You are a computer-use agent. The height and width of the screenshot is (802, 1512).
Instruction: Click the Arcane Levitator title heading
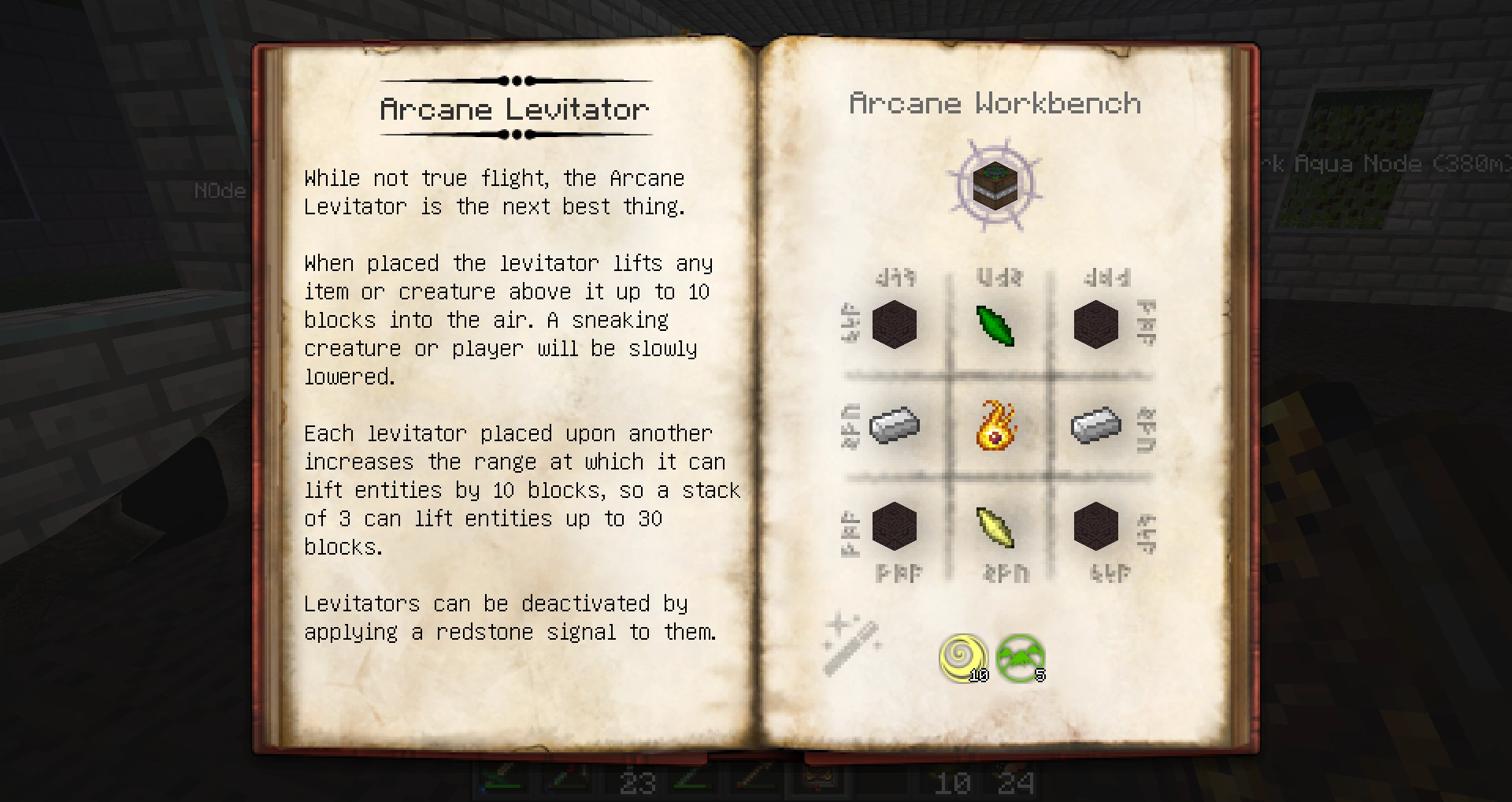[513, 110]
